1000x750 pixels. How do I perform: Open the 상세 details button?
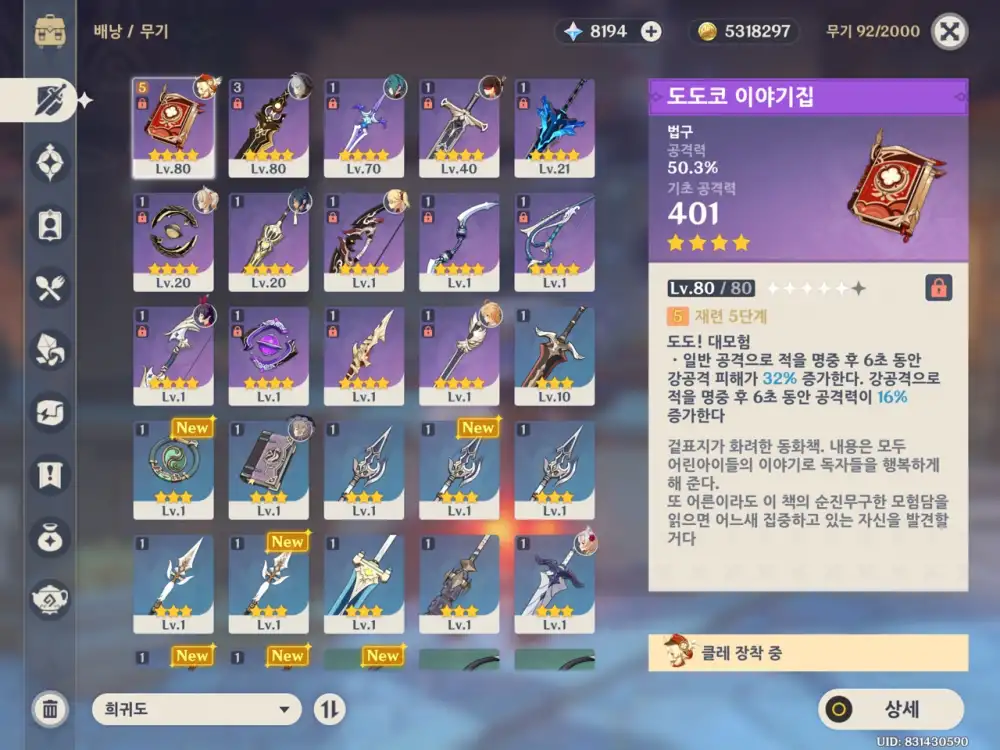coord(890,709)
